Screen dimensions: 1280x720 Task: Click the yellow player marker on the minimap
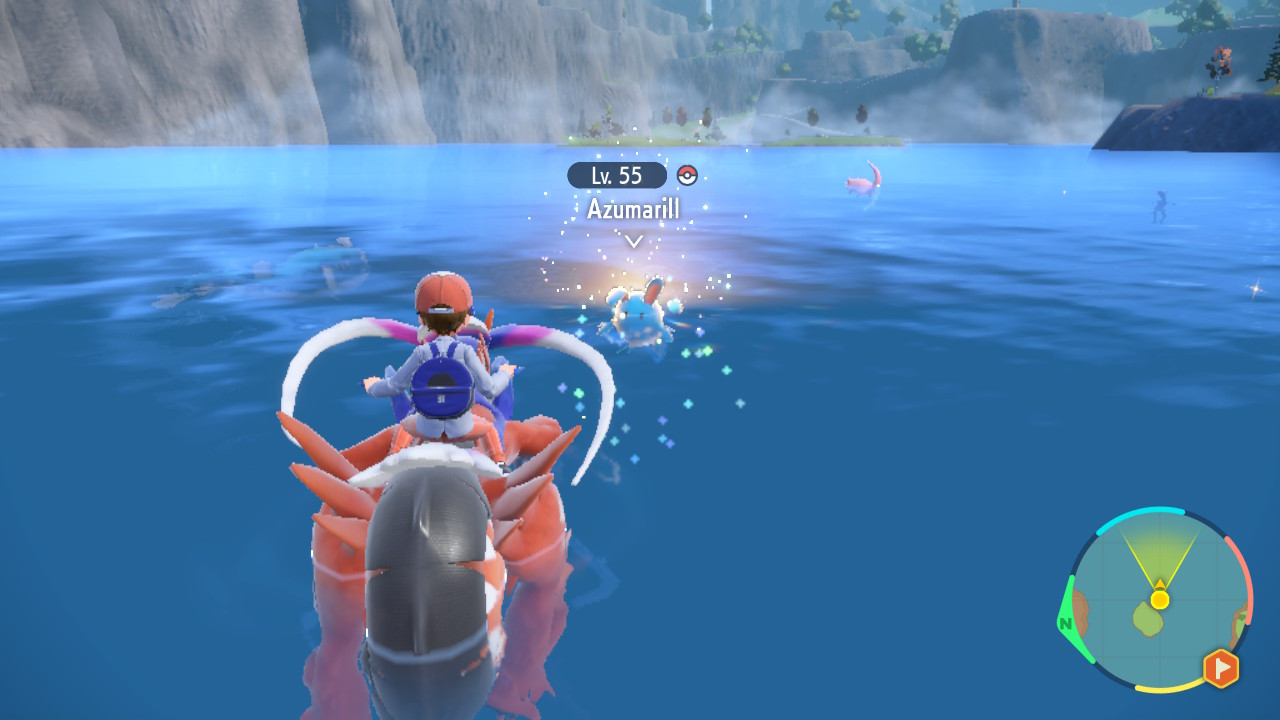click(1159, 600)
